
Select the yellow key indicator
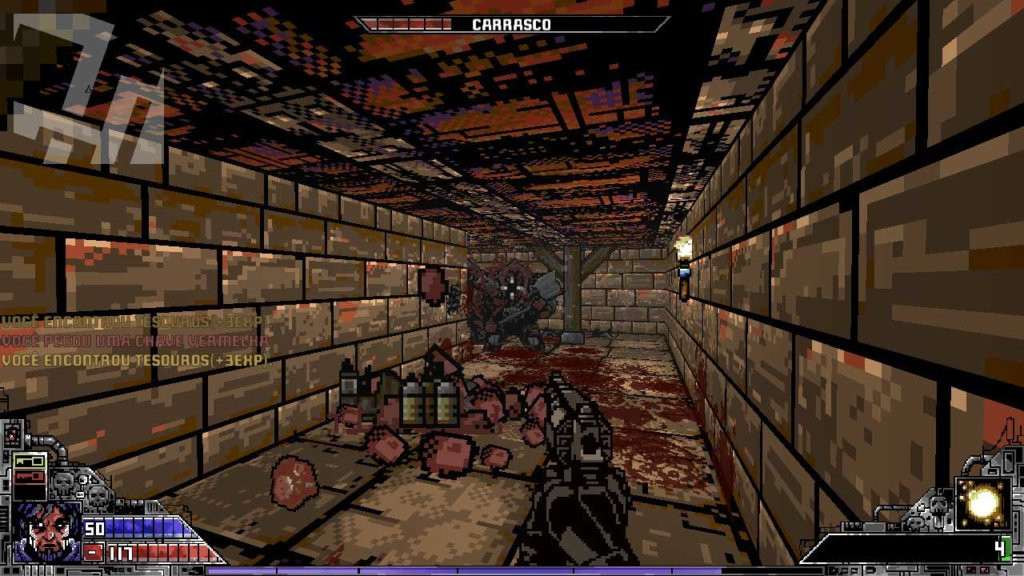tap(29, 462)
